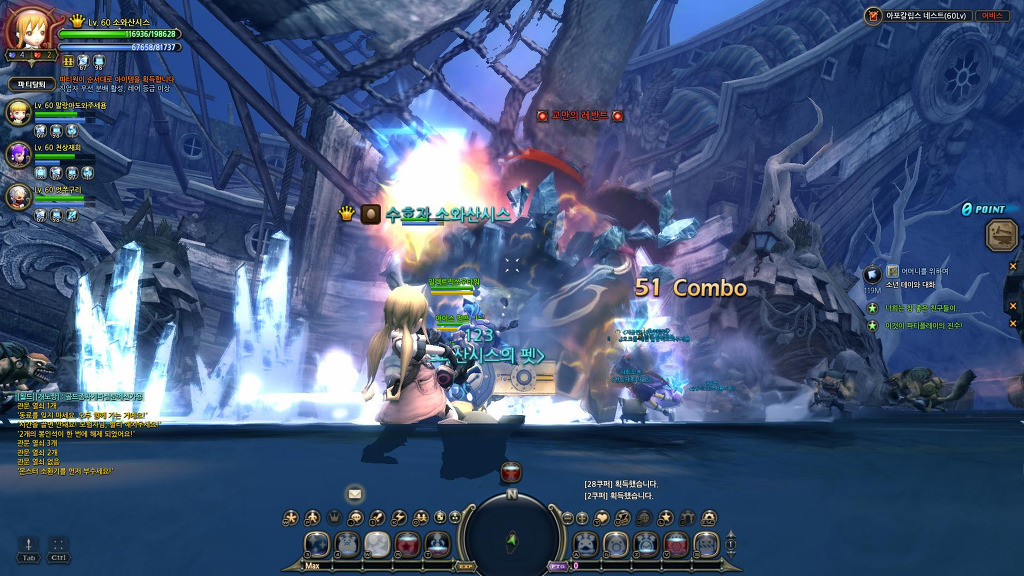Click the red star-orb skill slot
1024x576 pixels.
(407, 545)
